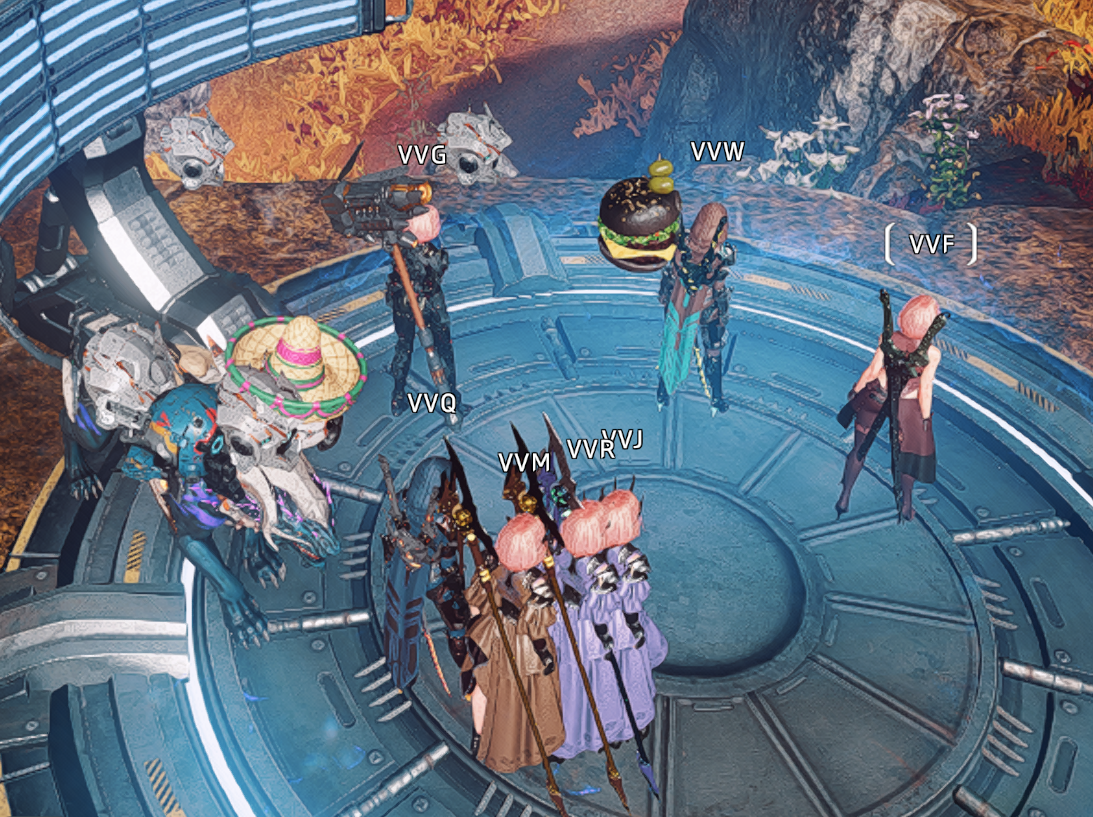This screenshot has width=1093, height=817.
Task: Click the VVW character label
Action: pos(718,152)
